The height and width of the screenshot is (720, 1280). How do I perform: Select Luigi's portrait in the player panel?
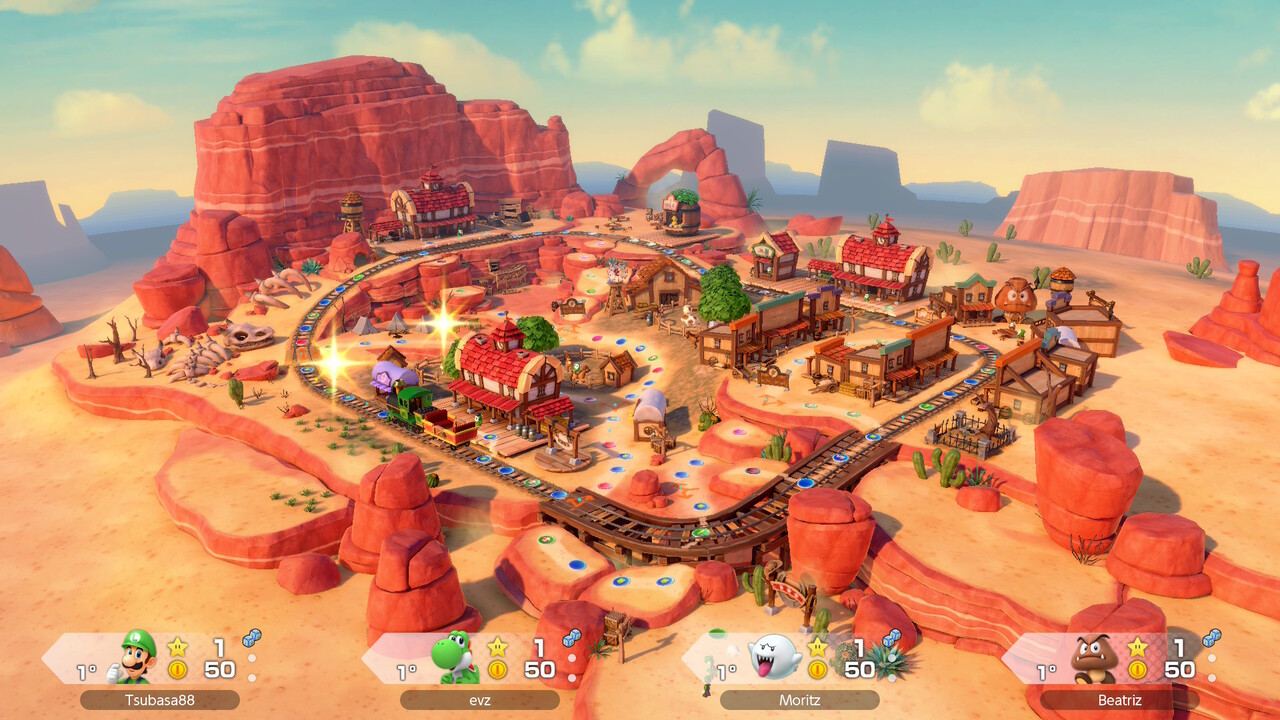tap(137, 656)
